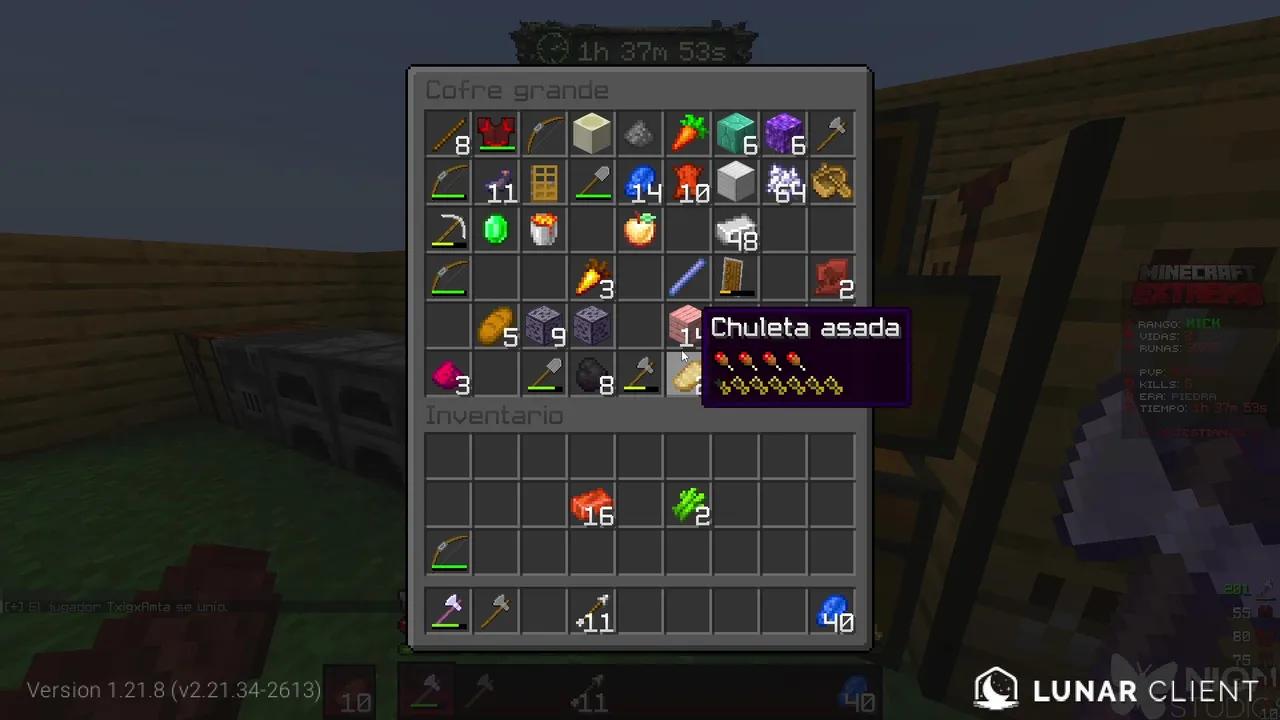Screen dimensions: 1280x720
Task: Click the stack of 48 iron ingots
Action: (737, 231)
